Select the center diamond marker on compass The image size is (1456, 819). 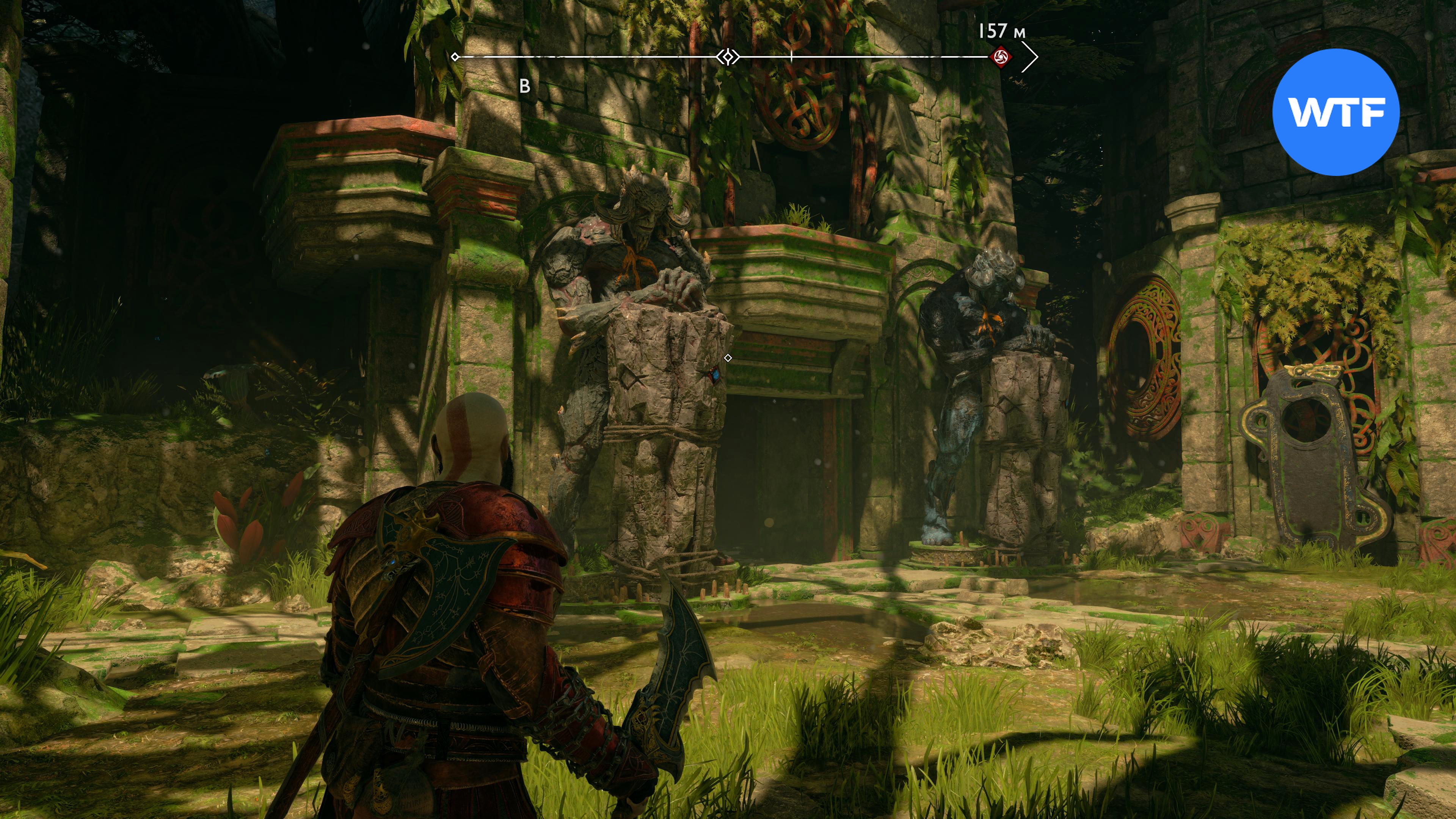728,56
